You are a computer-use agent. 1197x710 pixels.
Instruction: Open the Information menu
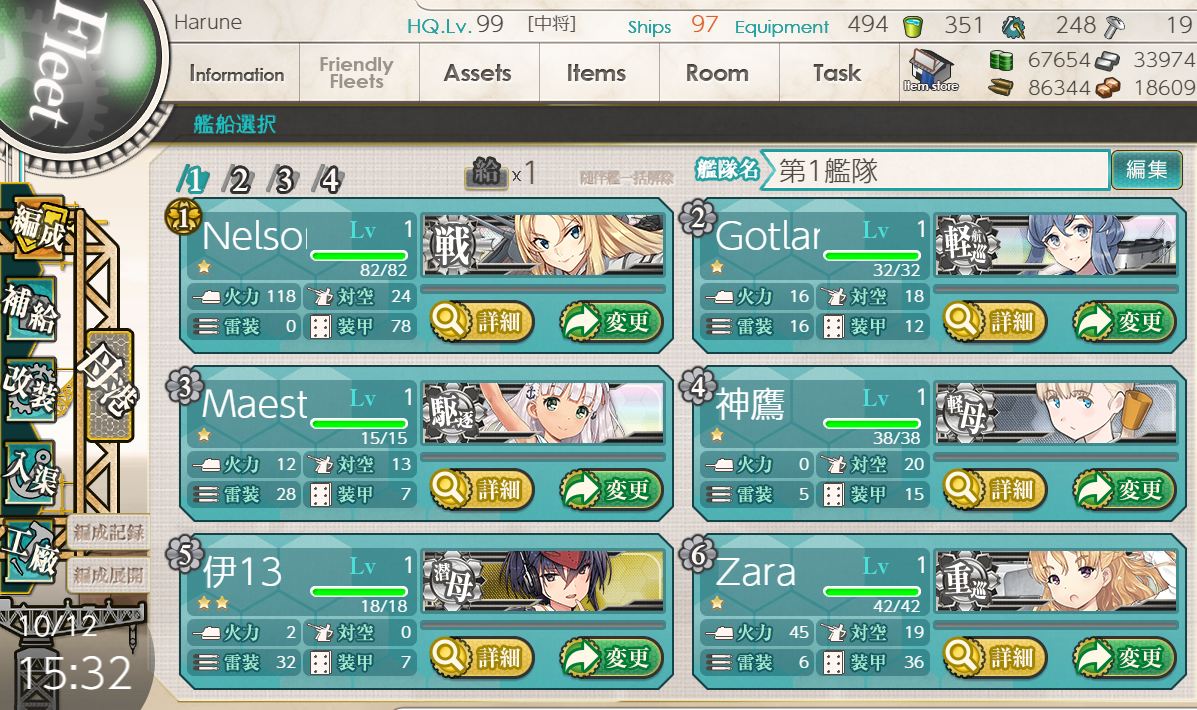tap(237, 74)
